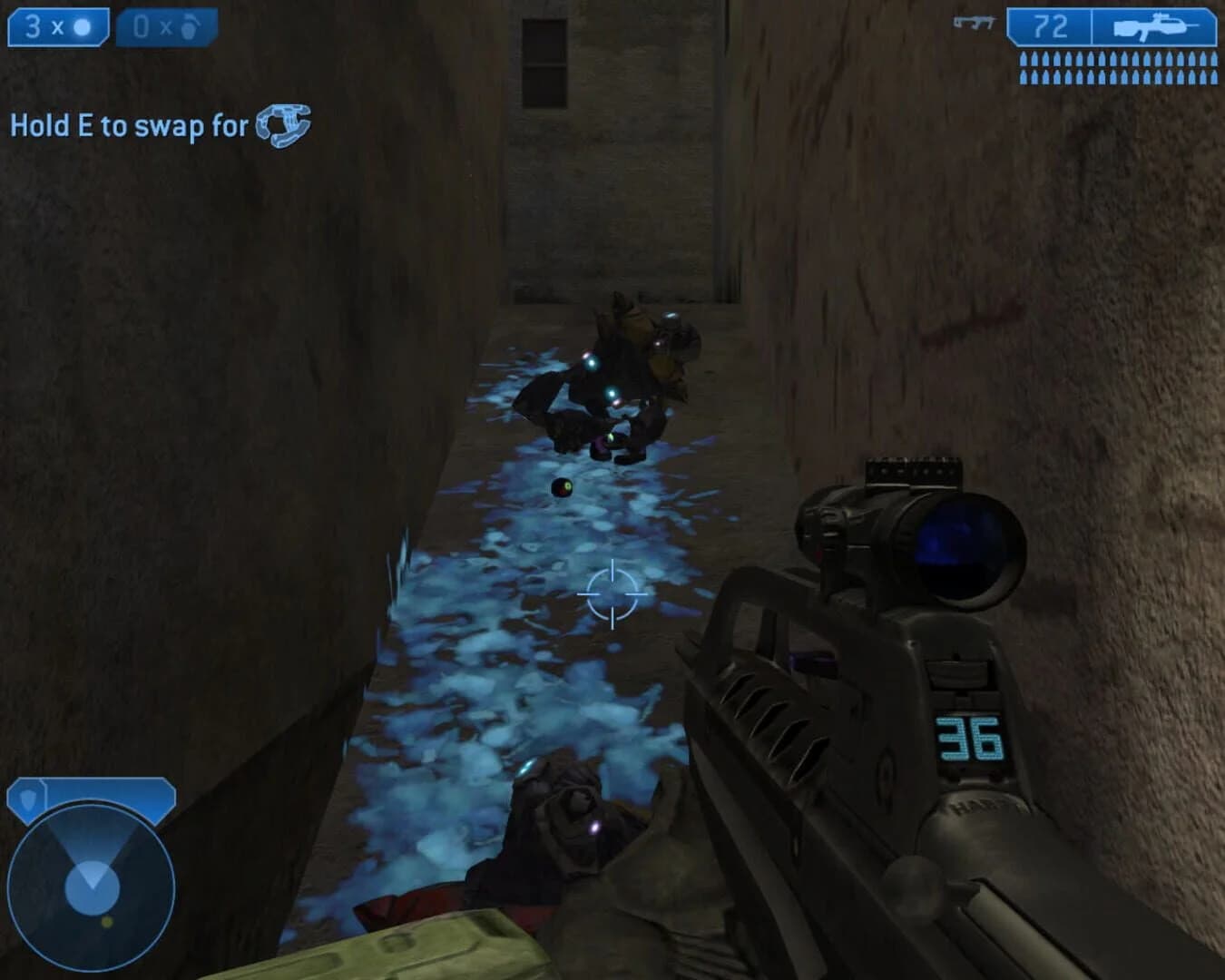Click the small SMG weapon icon

(973, 23)
